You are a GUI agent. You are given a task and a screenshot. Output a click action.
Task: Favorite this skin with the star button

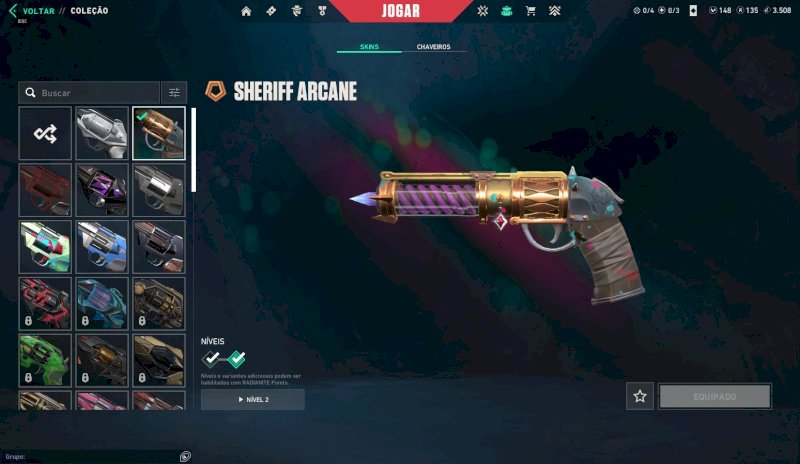coord(640,397)
